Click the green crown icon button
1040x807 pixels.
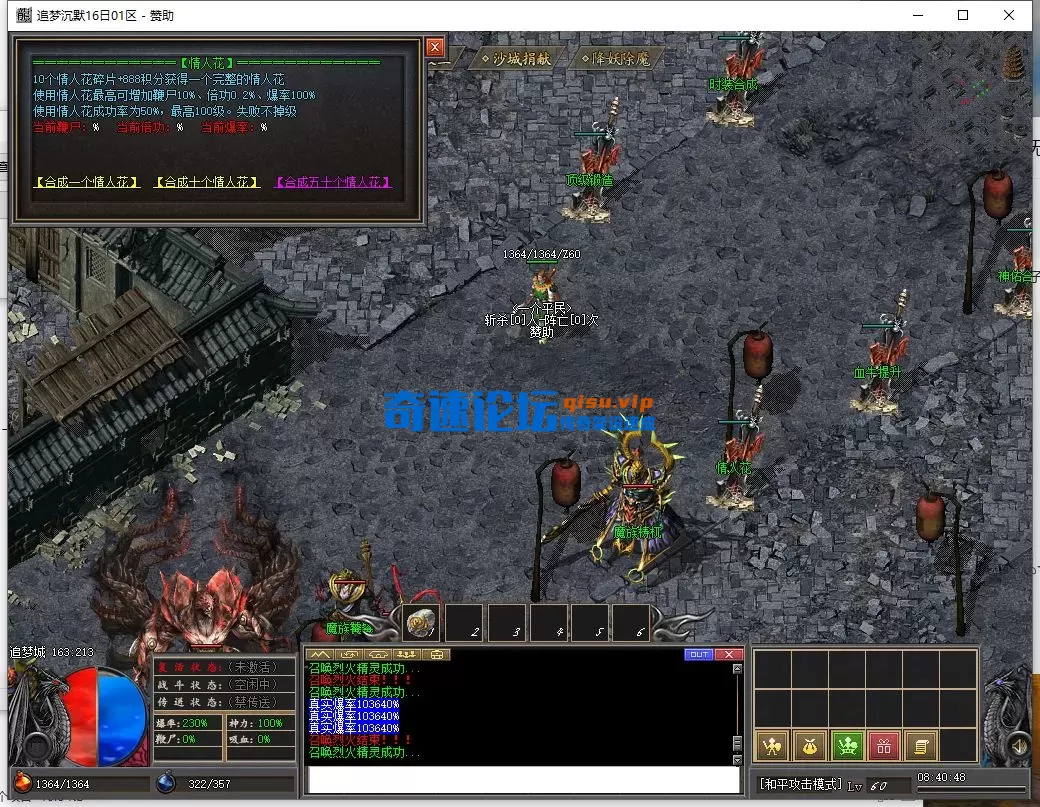(847, 745)
